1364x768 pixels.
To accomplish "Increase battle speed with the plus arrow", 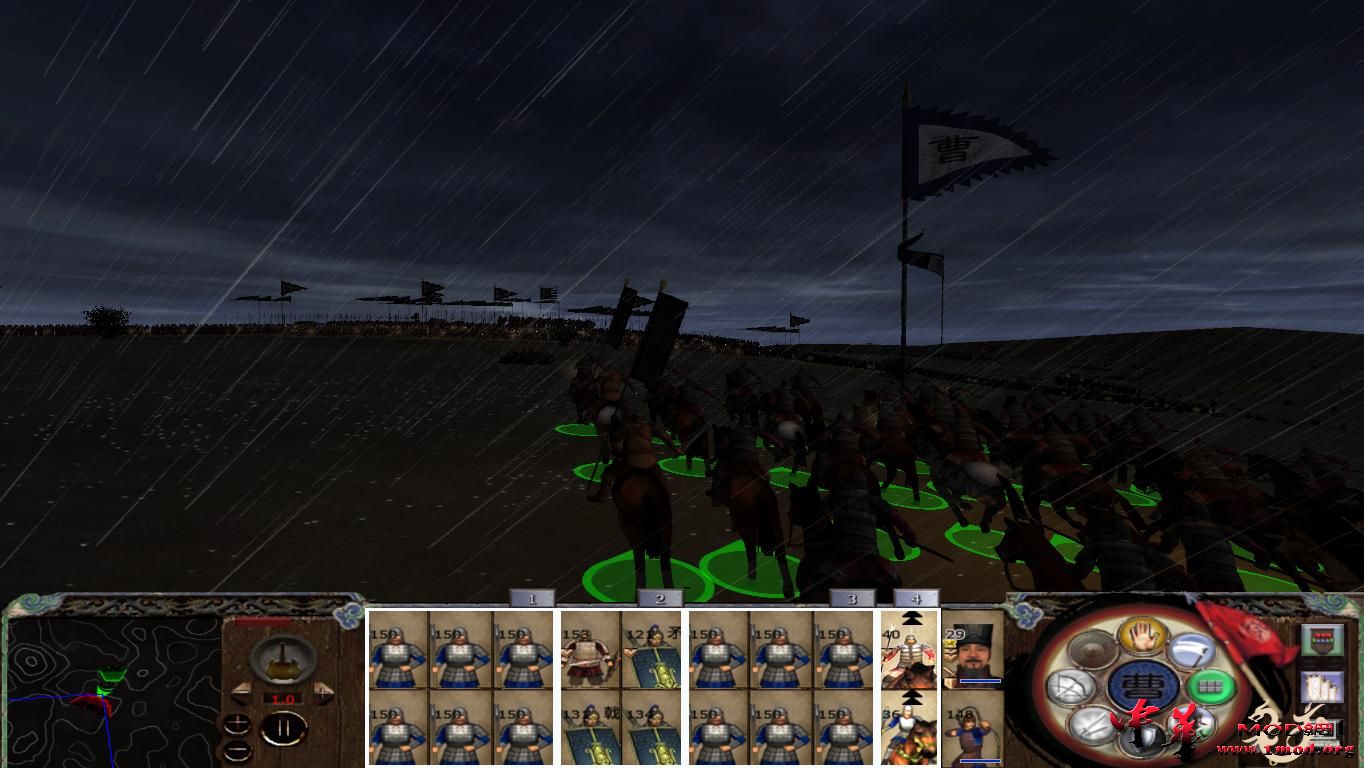I will click(321, 692).
